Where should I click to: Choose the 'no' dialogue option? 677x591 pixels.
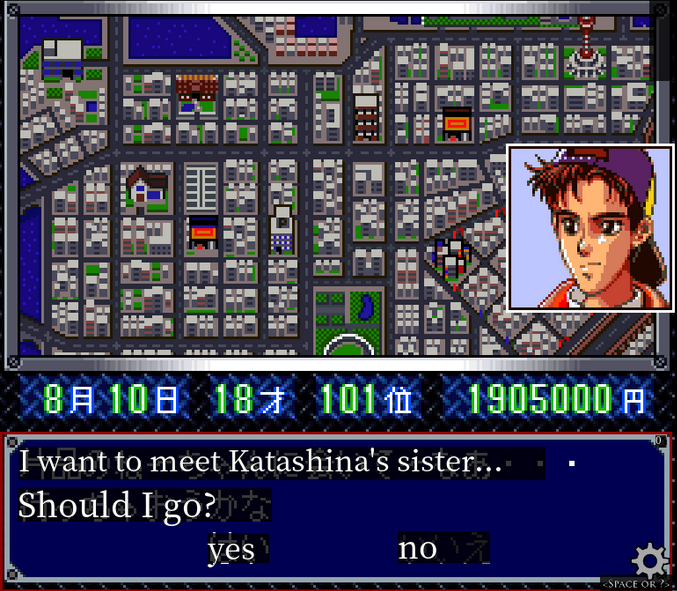(x=418, y=548)
